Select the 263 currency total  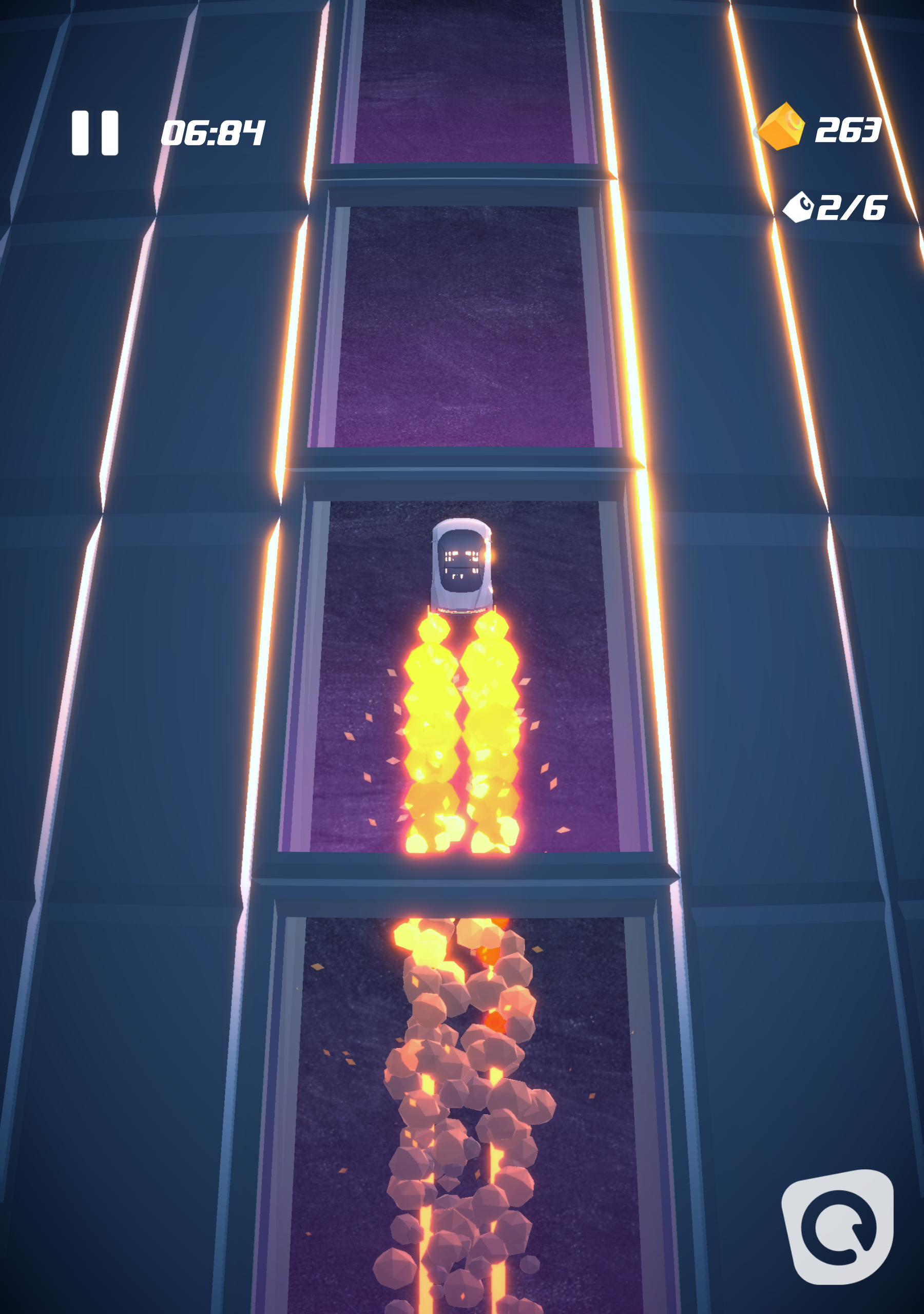849,131
